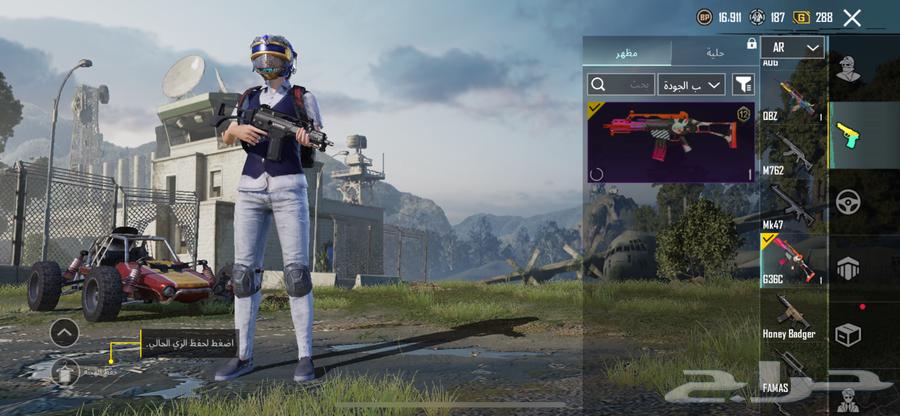Select the pink G36C skin thumbnail
Screen dimensions: 900x416
(670, 141)
